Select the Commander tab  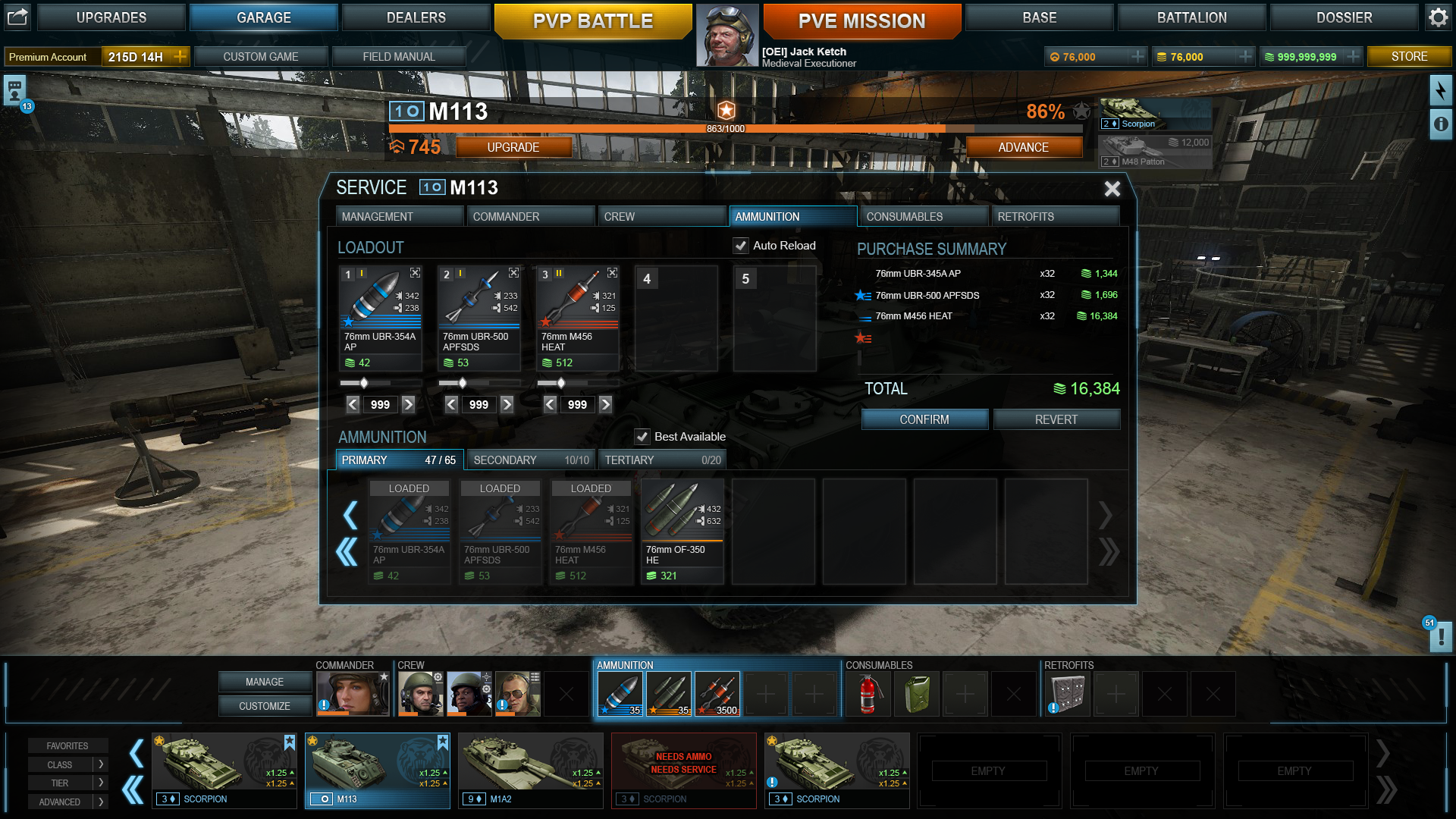[529, 217]
